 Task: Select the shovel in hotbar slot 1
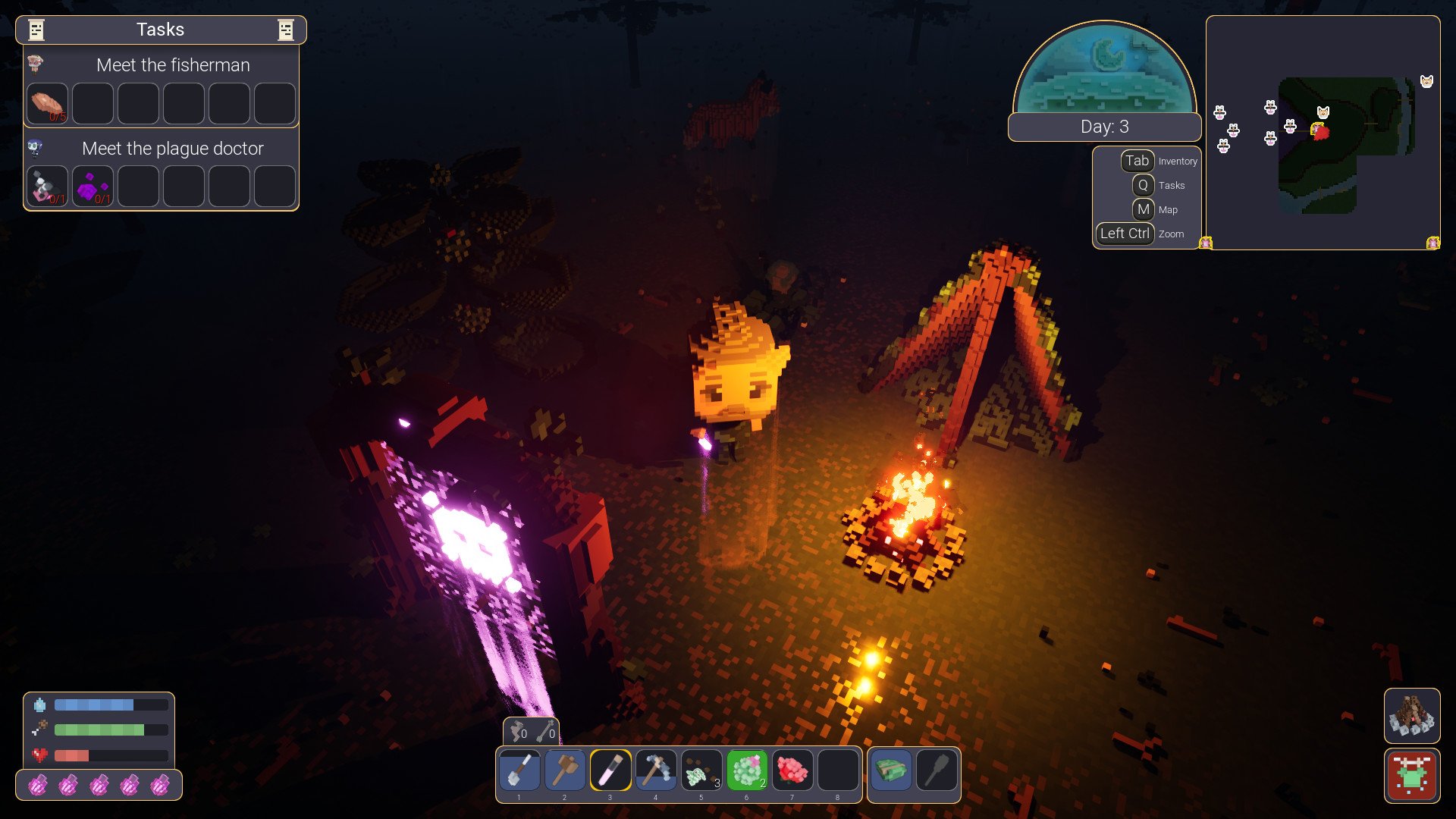tap(519, 770)
